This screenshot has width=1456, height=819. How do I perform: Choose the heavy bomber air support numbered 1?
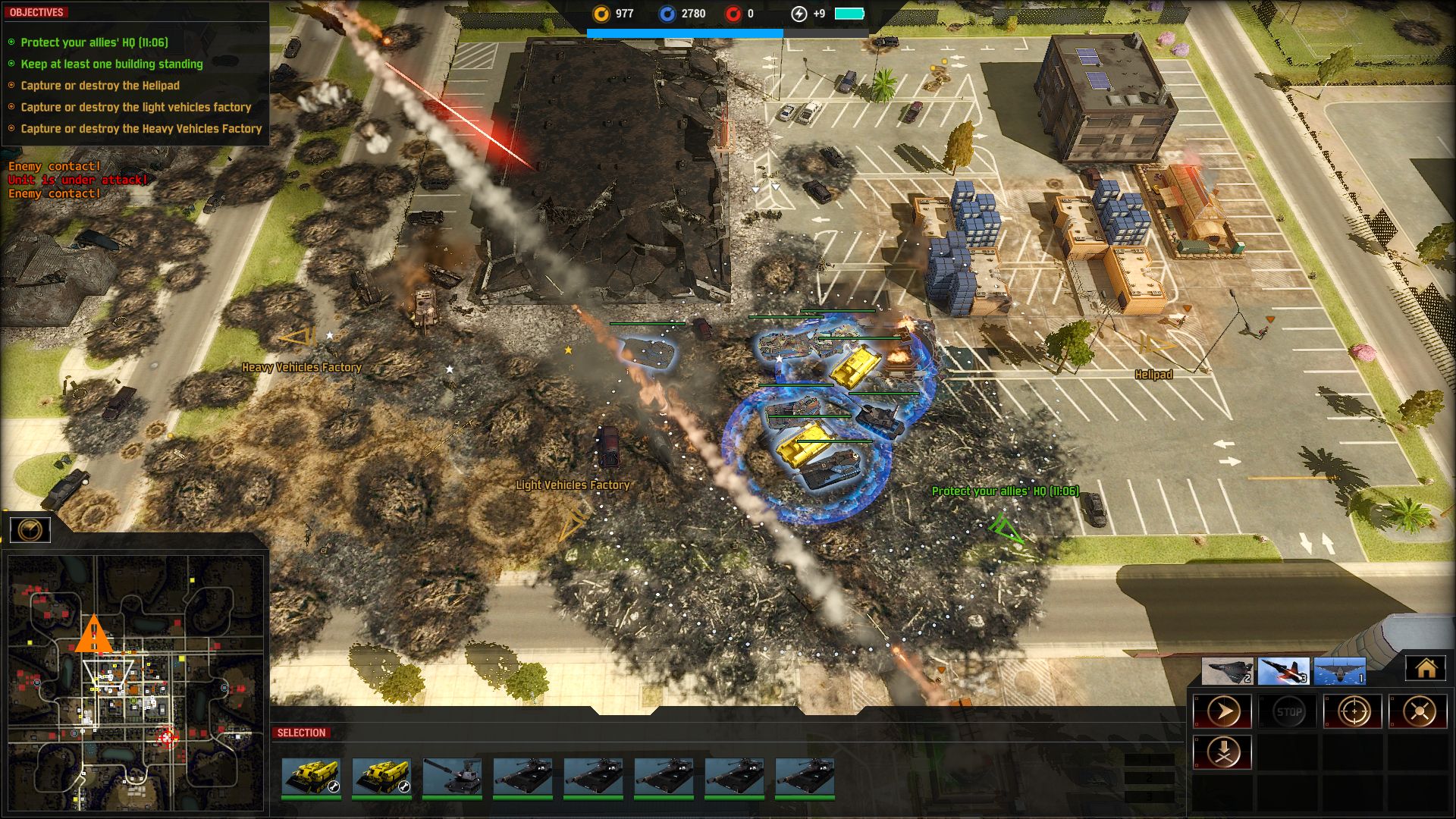1339,671
